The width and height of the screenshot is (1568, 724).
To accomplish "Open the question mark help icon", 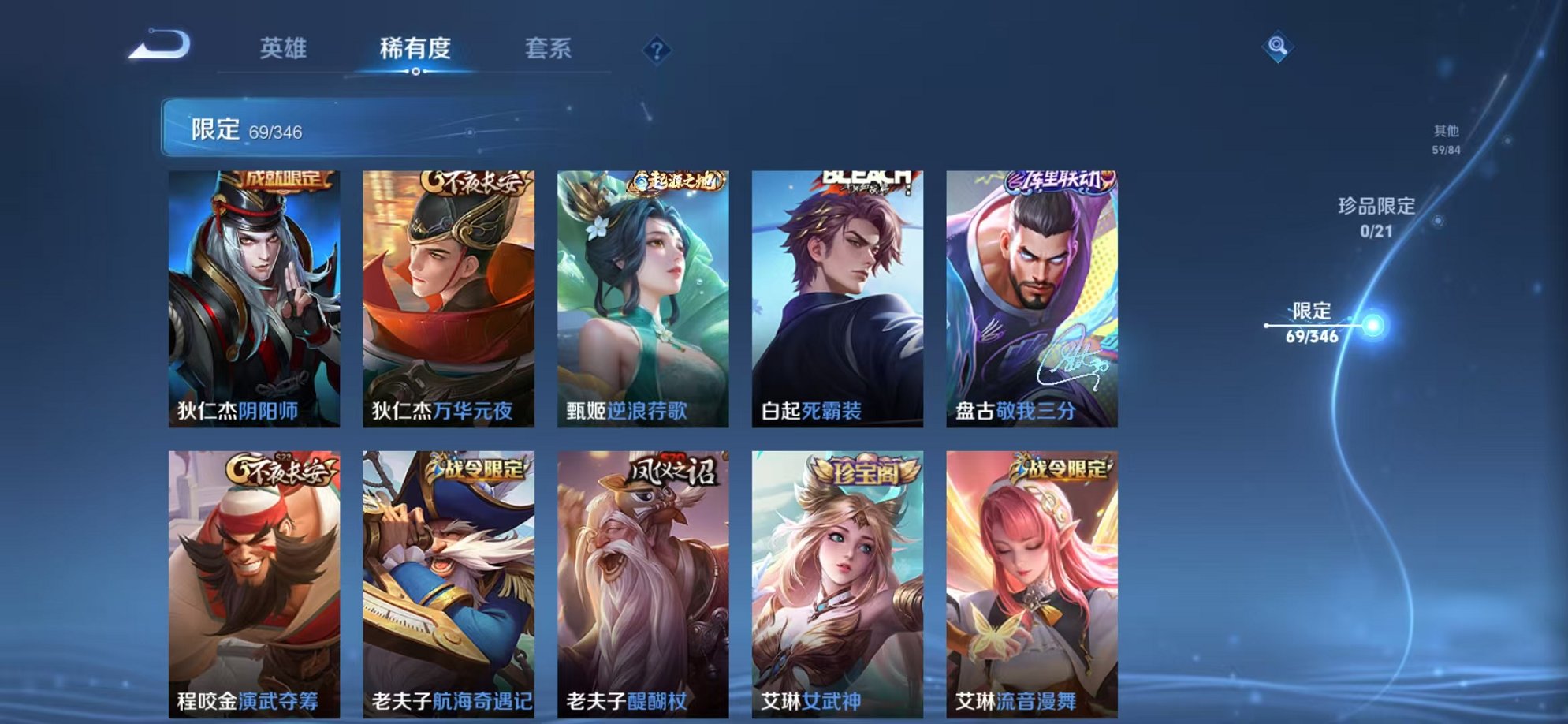I will click(x=657, y=50).
